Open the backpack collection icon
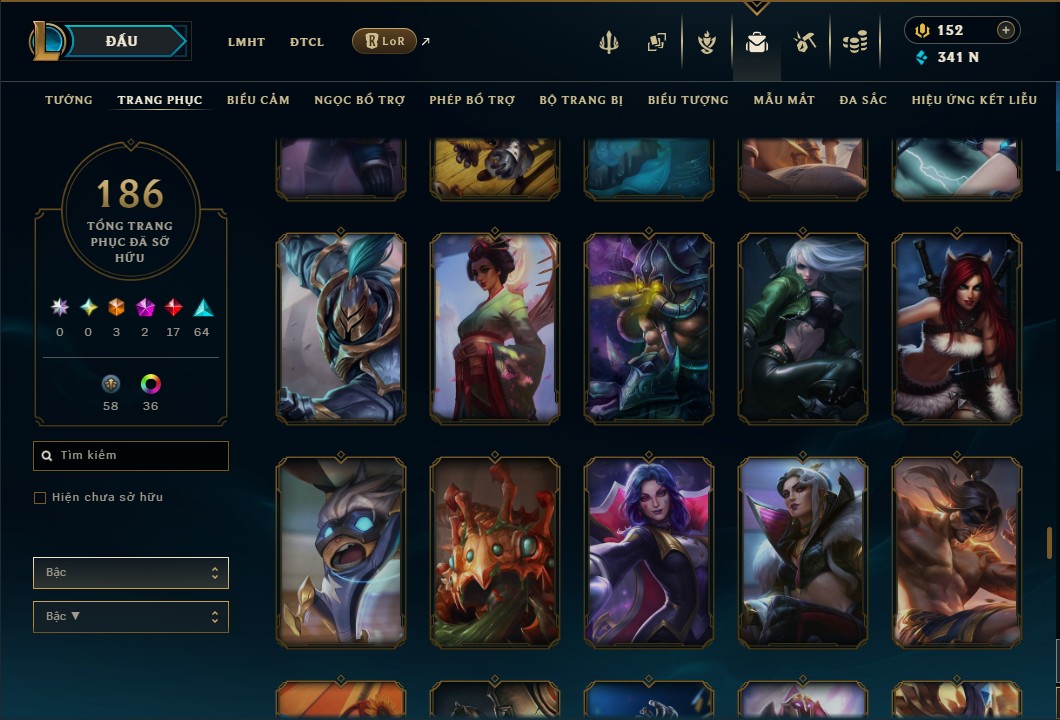 (757, 42)
